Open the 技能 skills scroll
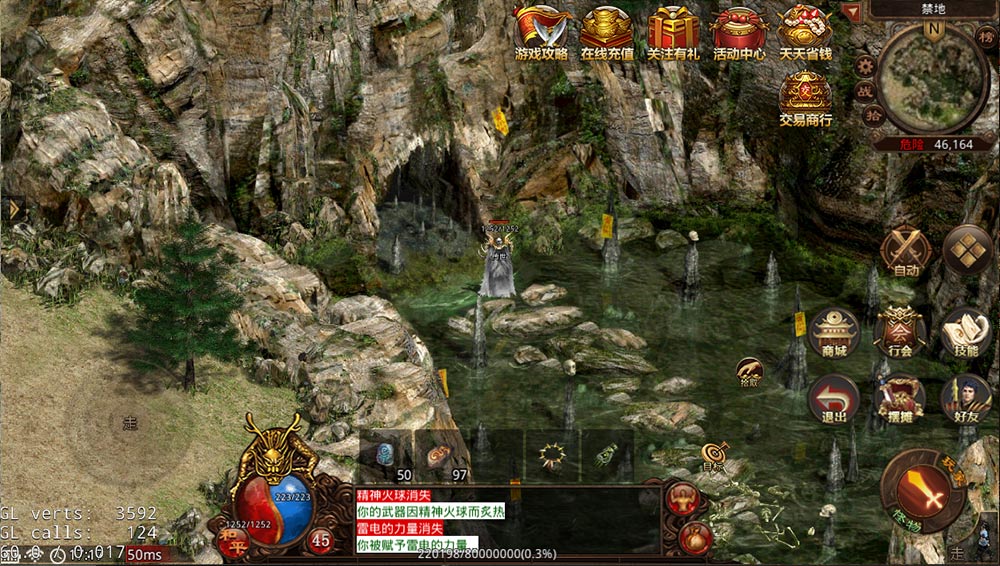The image size is (1000, 566). [965, 331]
